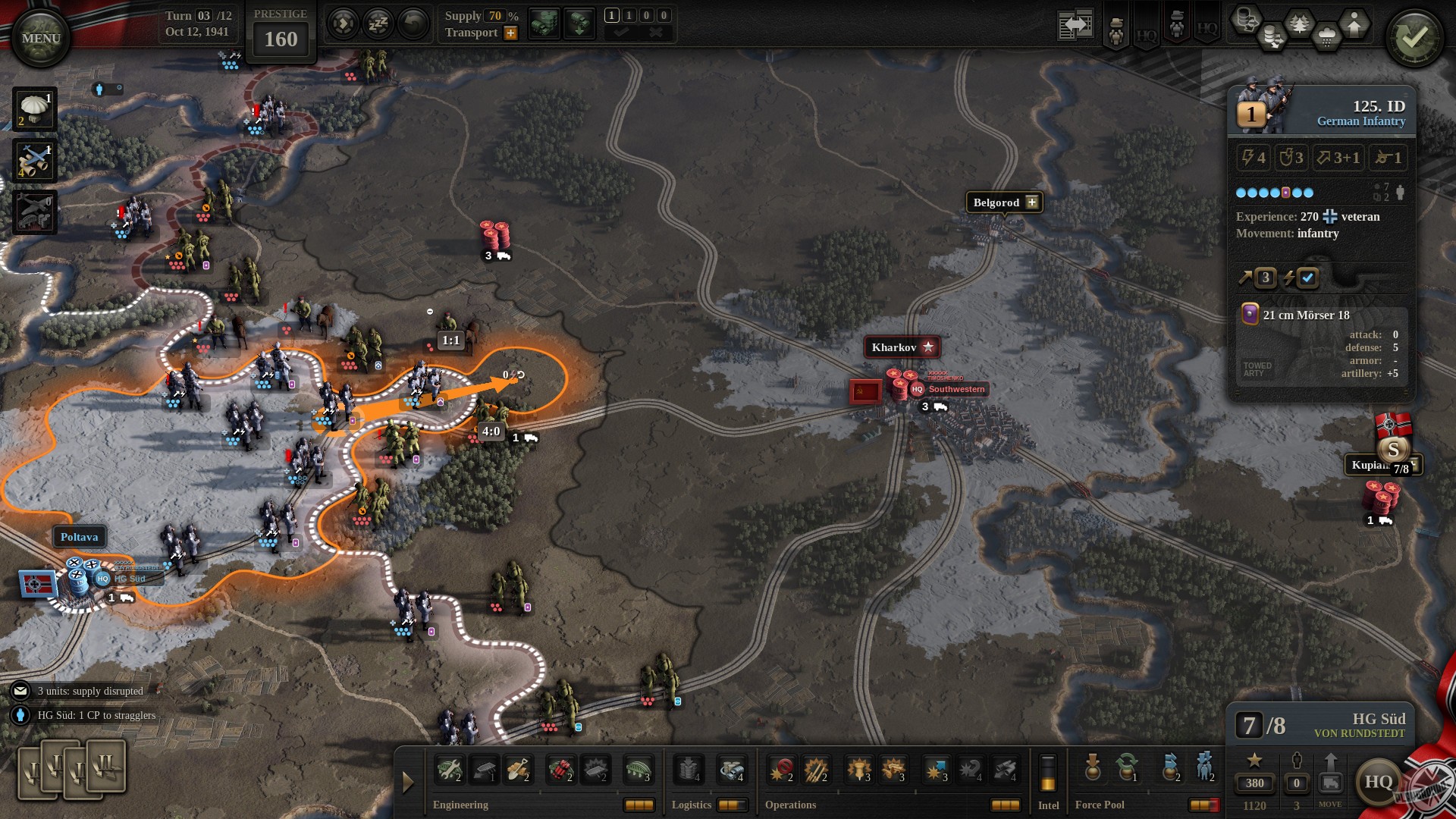1456x819 pixels.
Task: Toggle the snowfall weather overlay hexagon
Action: (x=1326, y=37)
